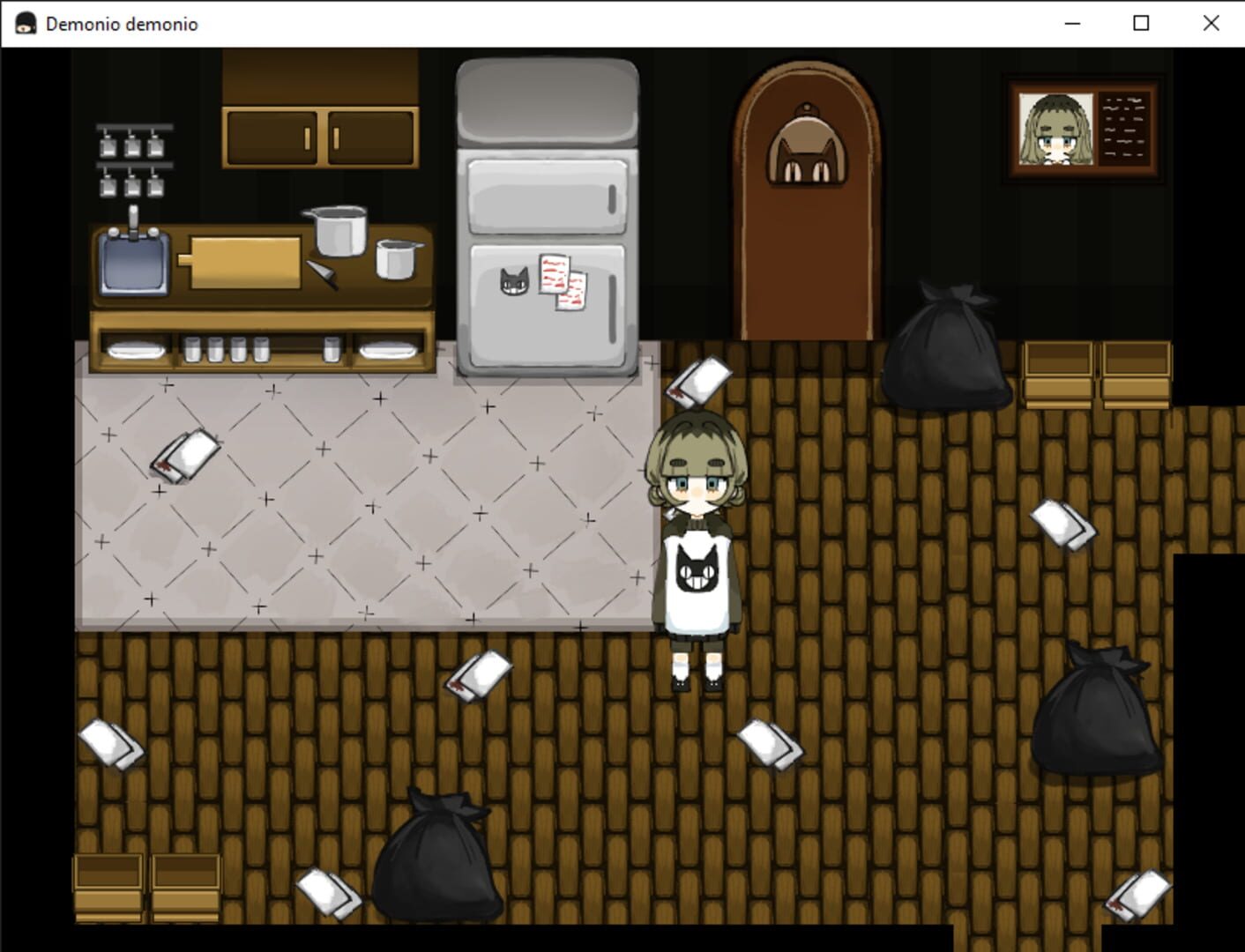The image size is (1245, 952).
Task: Close the Demonio demonio window
Action: tap(1211, 24)
